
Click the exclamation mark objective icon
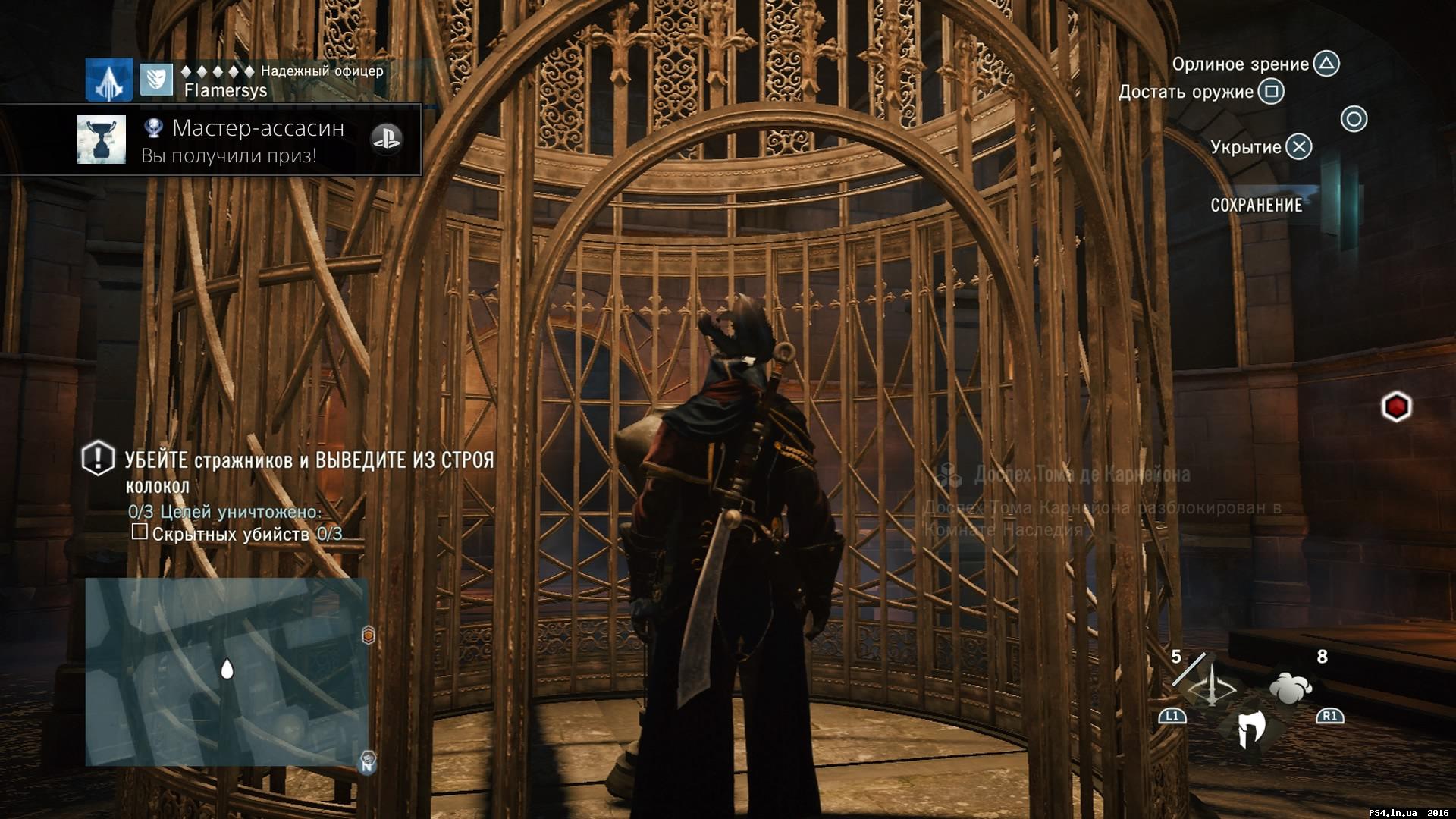coord(96,458)
